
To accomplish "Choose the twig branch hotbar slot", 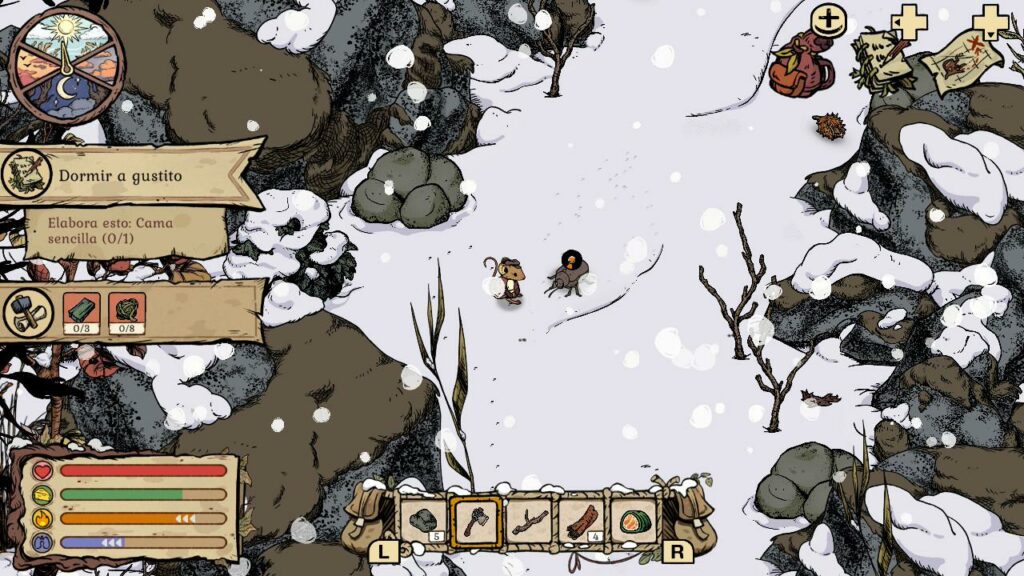I will tap(529, 521).
